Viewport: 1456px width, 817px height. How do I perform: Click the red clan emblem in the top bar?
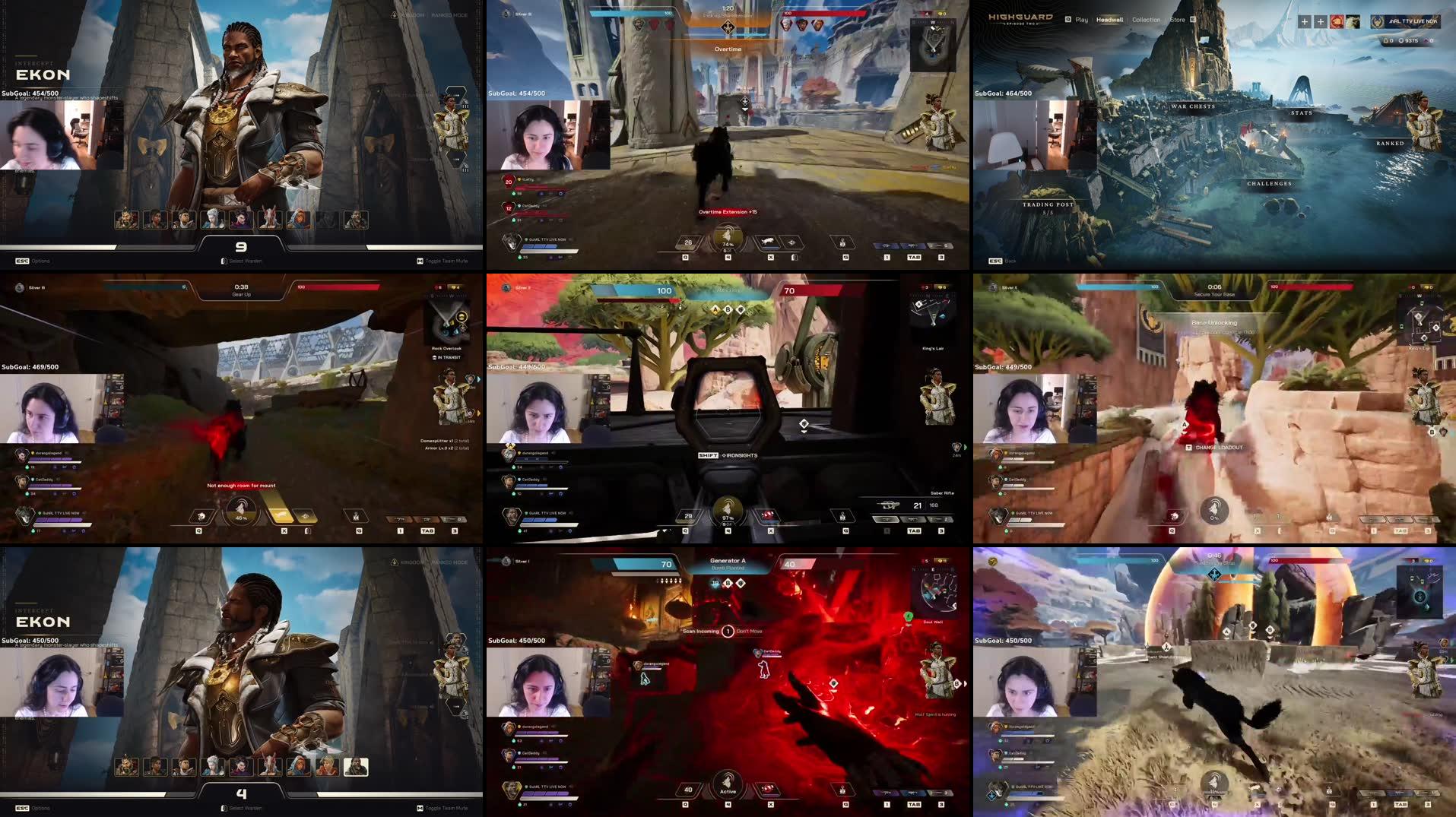pyautogui.click(x=1336, y=22)
